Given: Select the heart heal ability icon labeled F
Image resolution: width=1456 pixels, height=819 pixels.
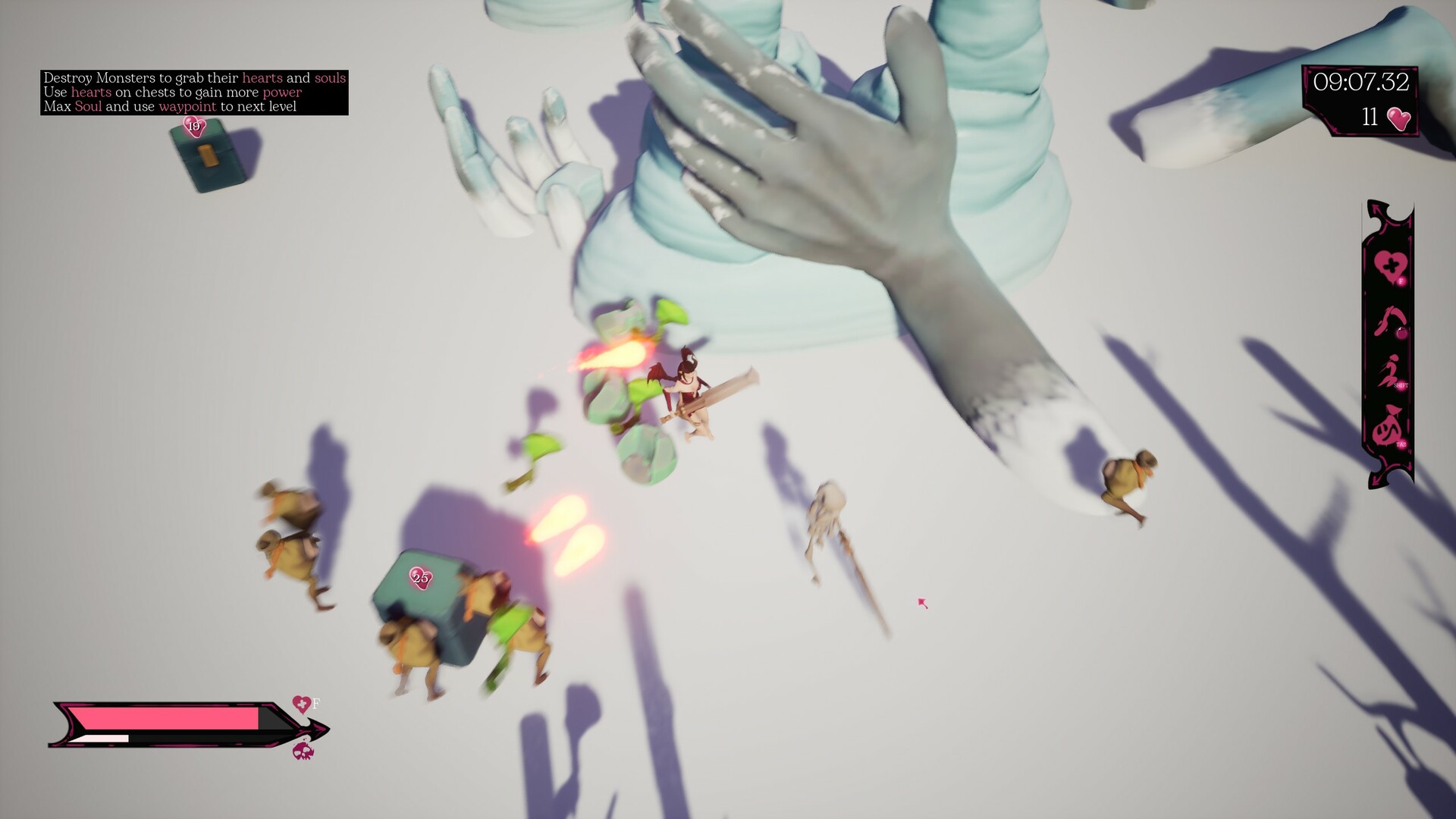Looking at the screenshot, I should point(1390,265).
